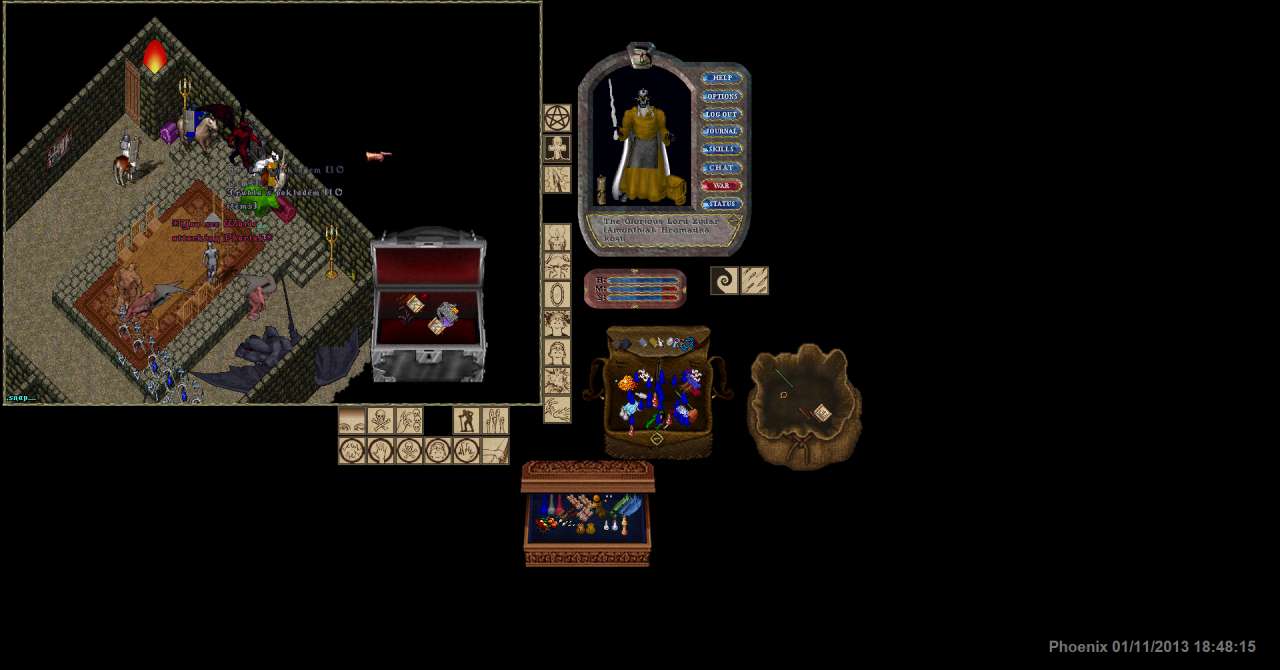
Task: Select the blue reagents in the backpack container
Action: coord(687,385)
